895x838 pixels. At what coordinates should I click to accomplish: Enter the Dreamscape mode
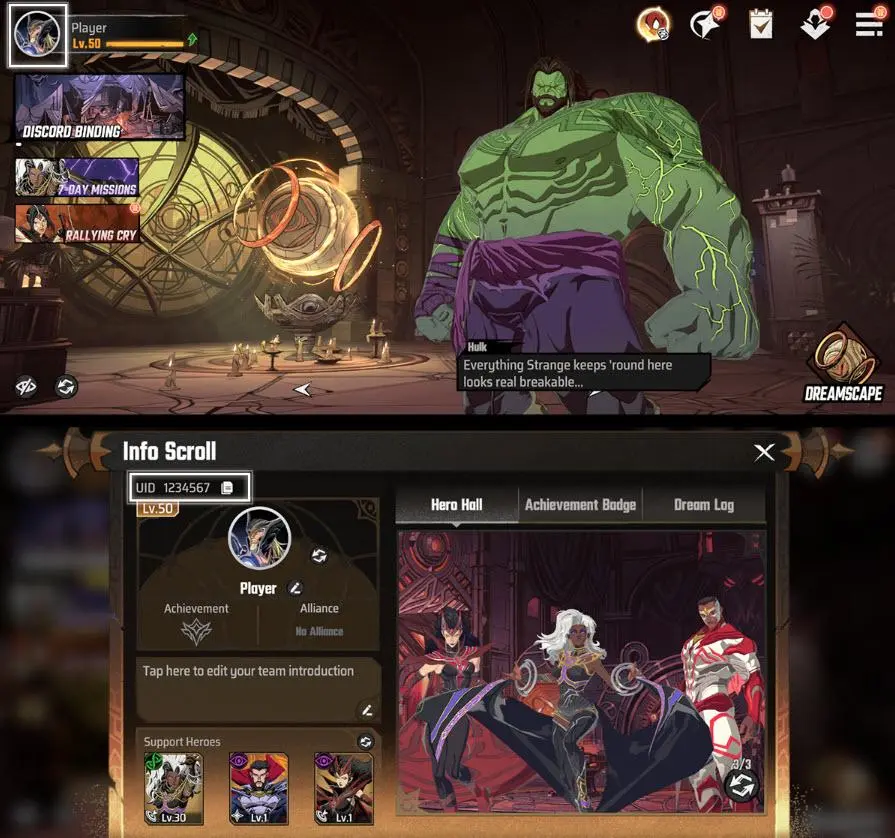tap(843, 363)
